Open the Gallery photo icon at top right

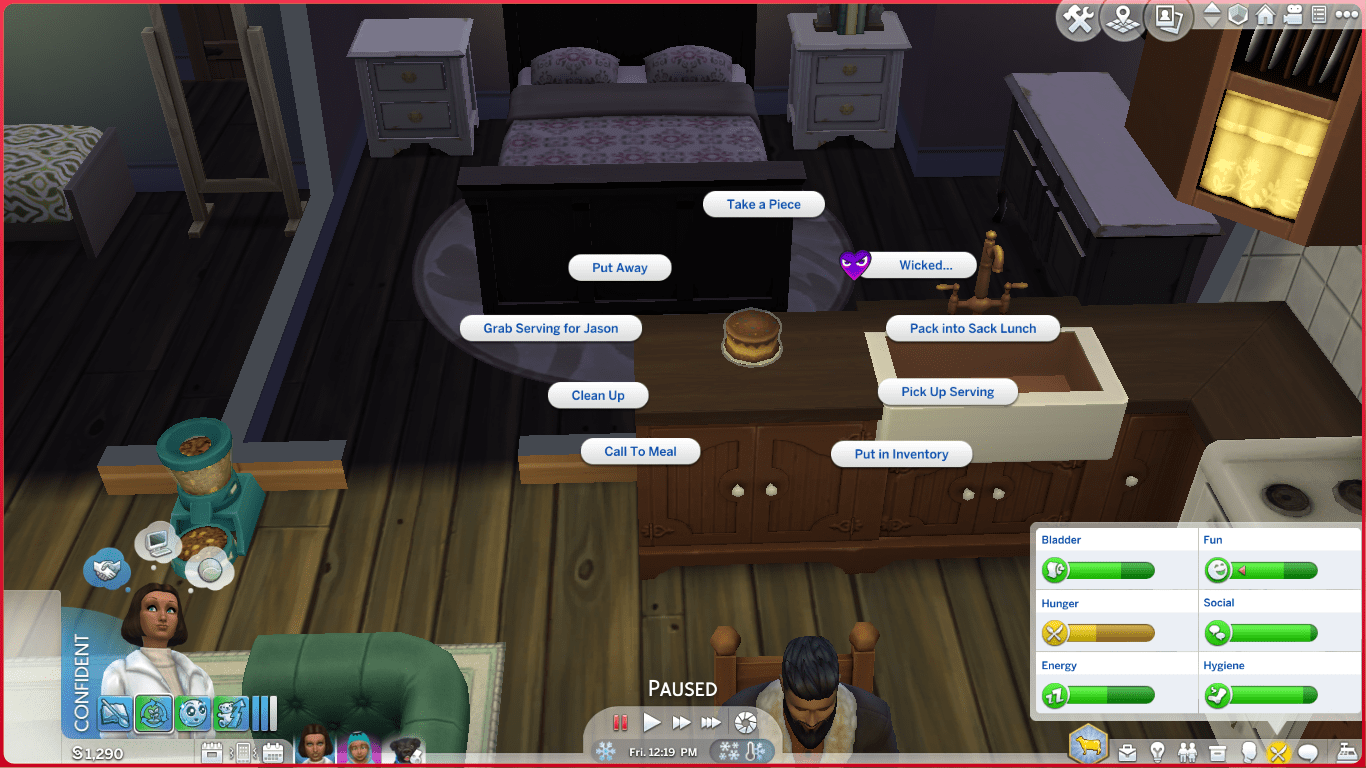(1167, 17)
